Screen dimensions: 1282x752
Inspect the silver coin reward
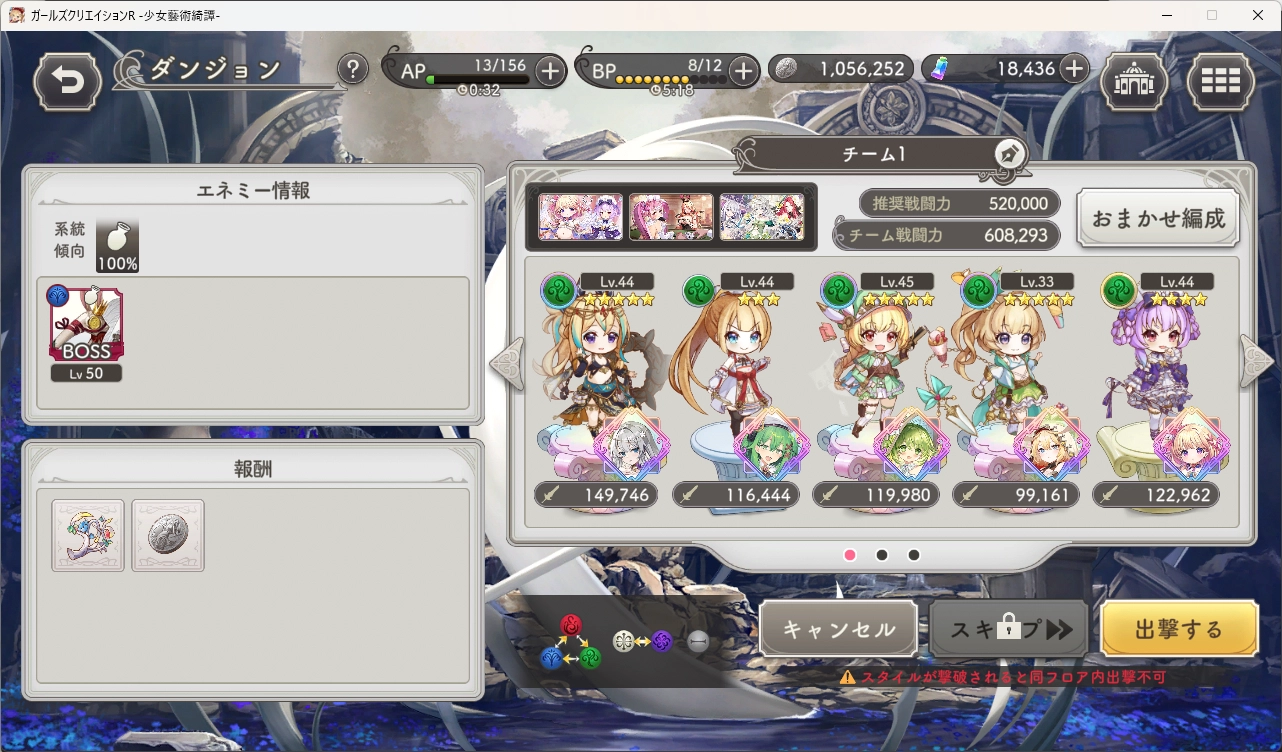[x=168, y=535]
